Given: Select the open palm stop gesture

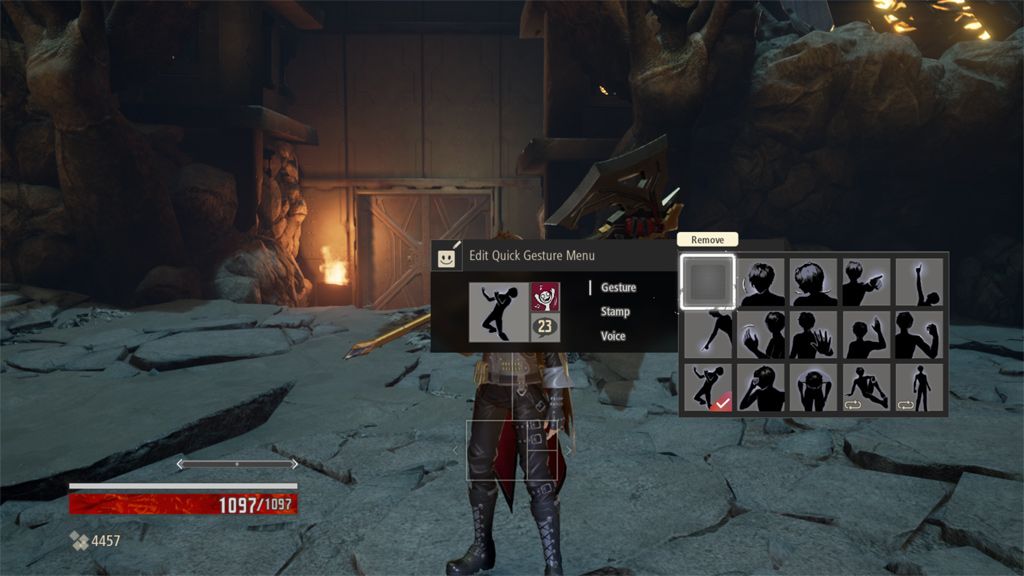Looking at the screenshot, I should [813, 335].
